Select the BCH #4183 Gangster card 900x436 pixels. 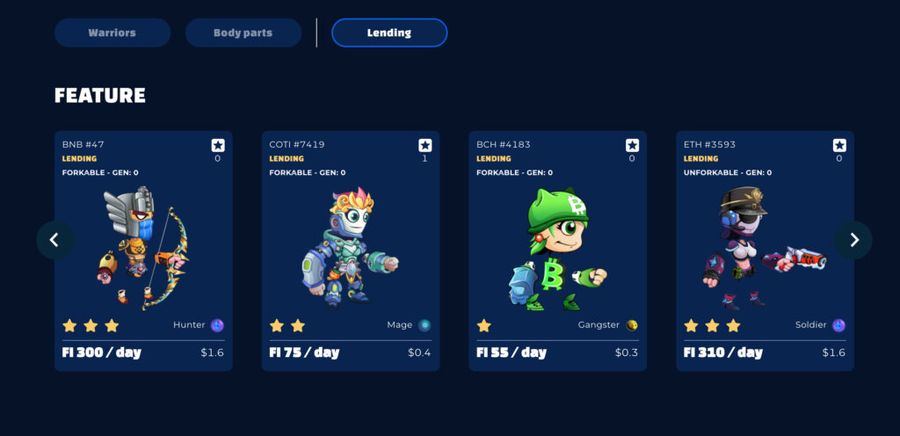coord(557,250)
